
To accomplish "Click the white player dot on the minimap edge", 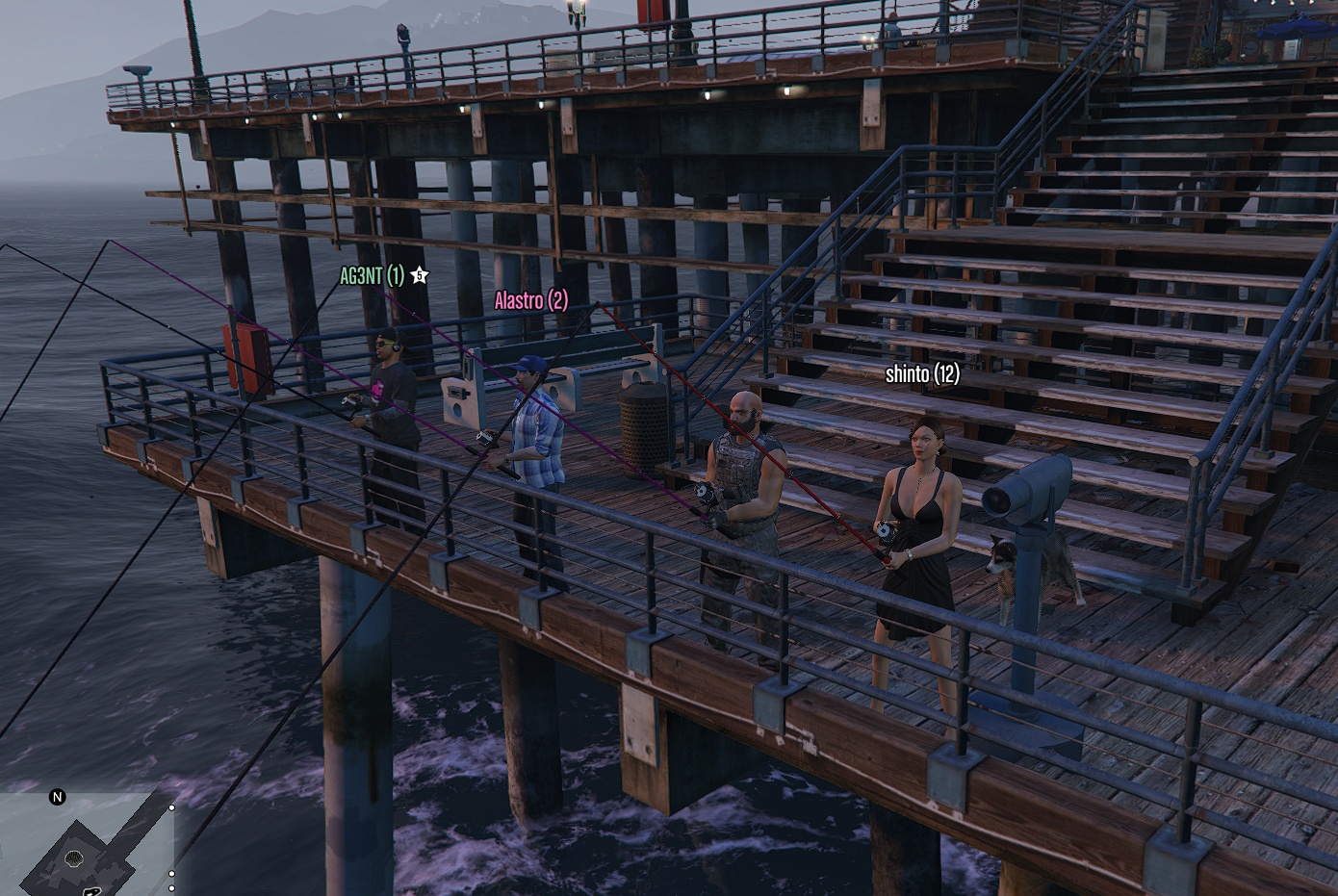I will [x=171, y=807].
